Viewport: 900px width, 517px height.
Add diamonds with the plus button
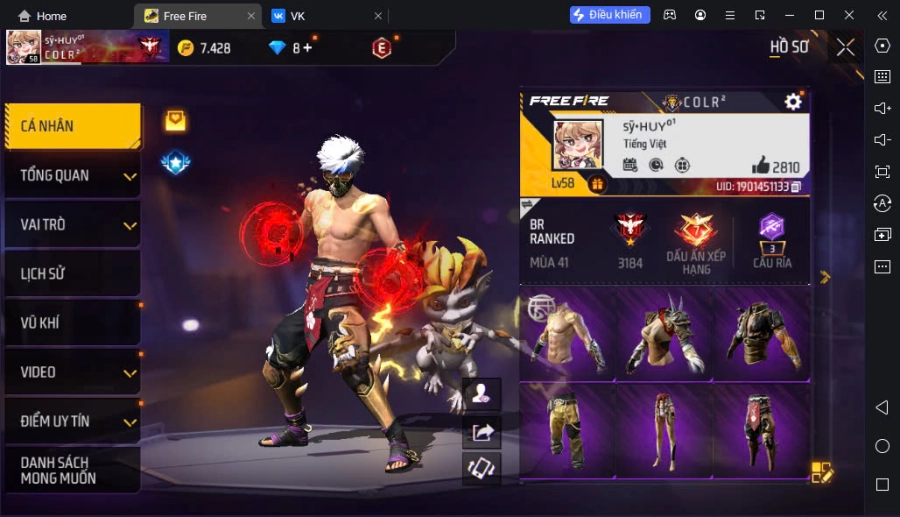click(x=308, y=48)
